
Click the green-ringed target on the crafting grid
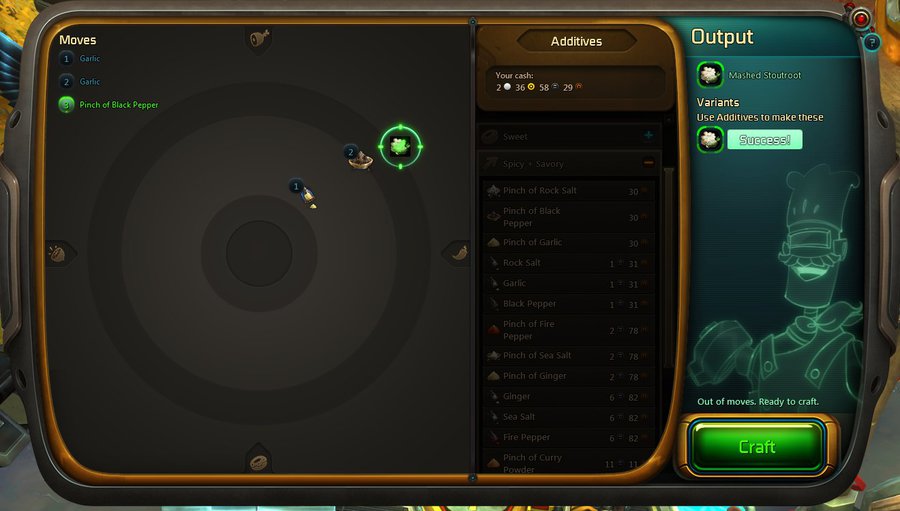coord(400,146)
